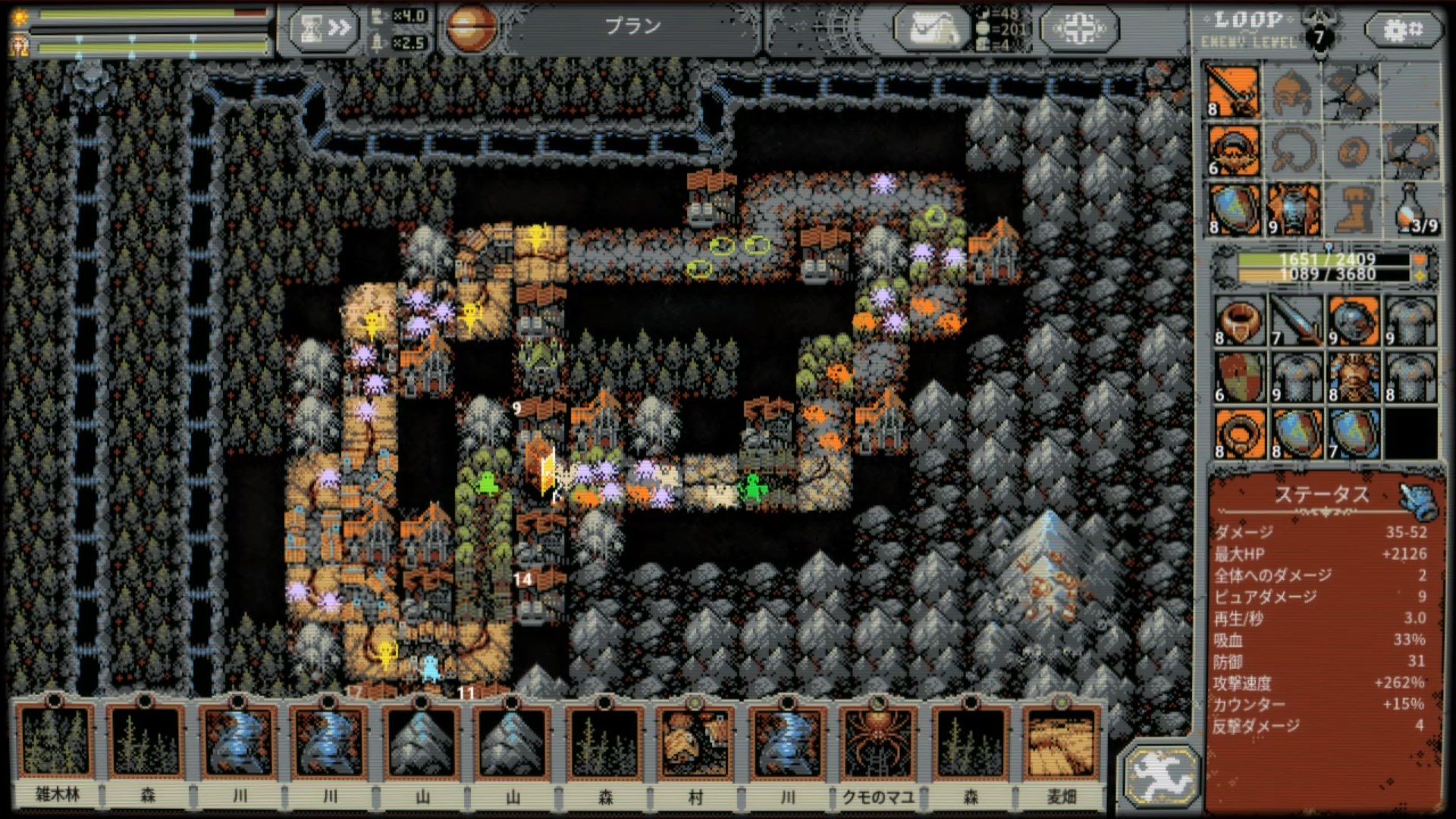This screenshot has height=819, width=1456.
Task: Pick the level 7 blue shield in inventory
Action: click(x=1354, y=434)
